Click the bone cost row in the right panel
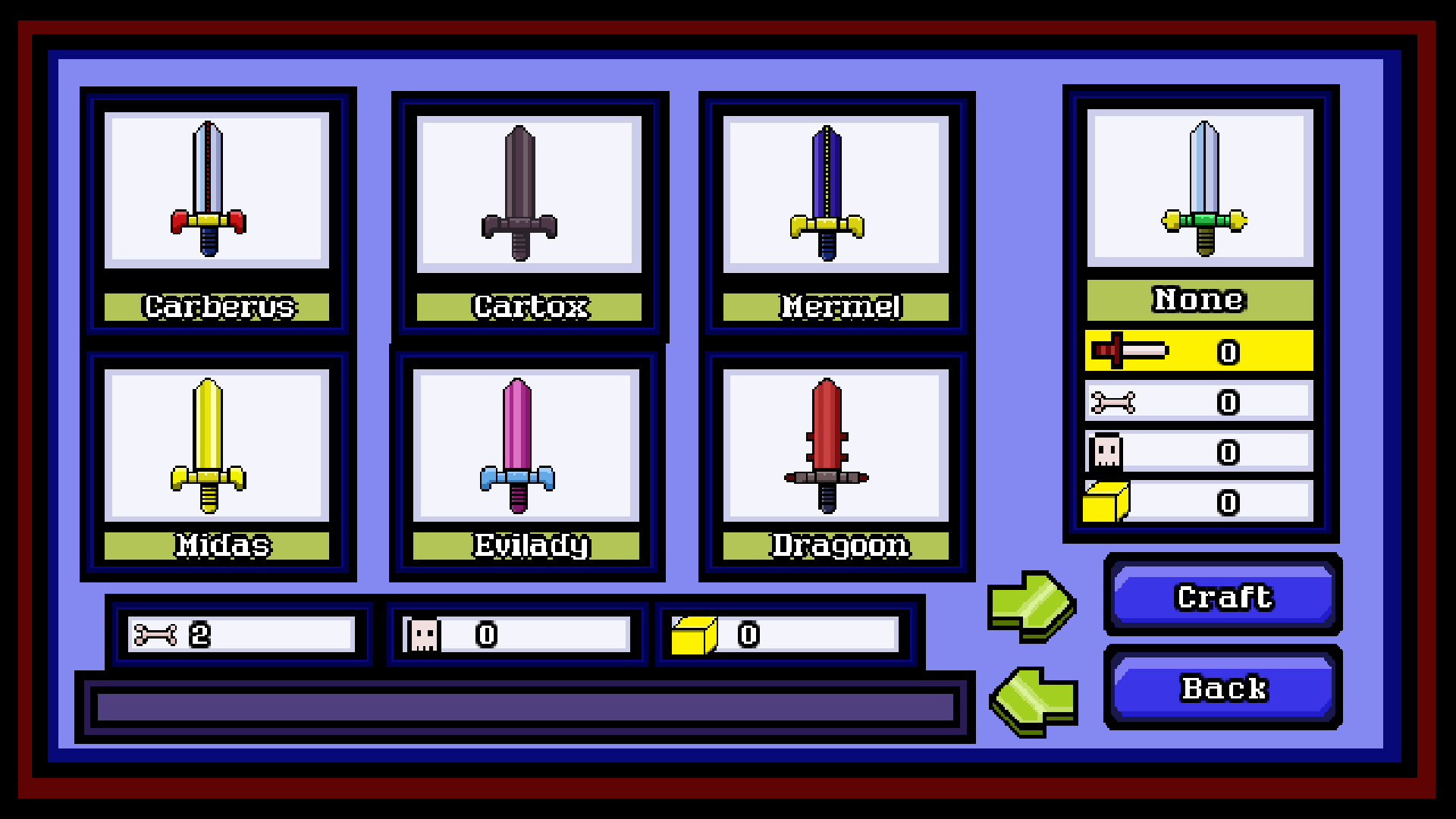The image size is (1456, 819). click(1198, 400)
